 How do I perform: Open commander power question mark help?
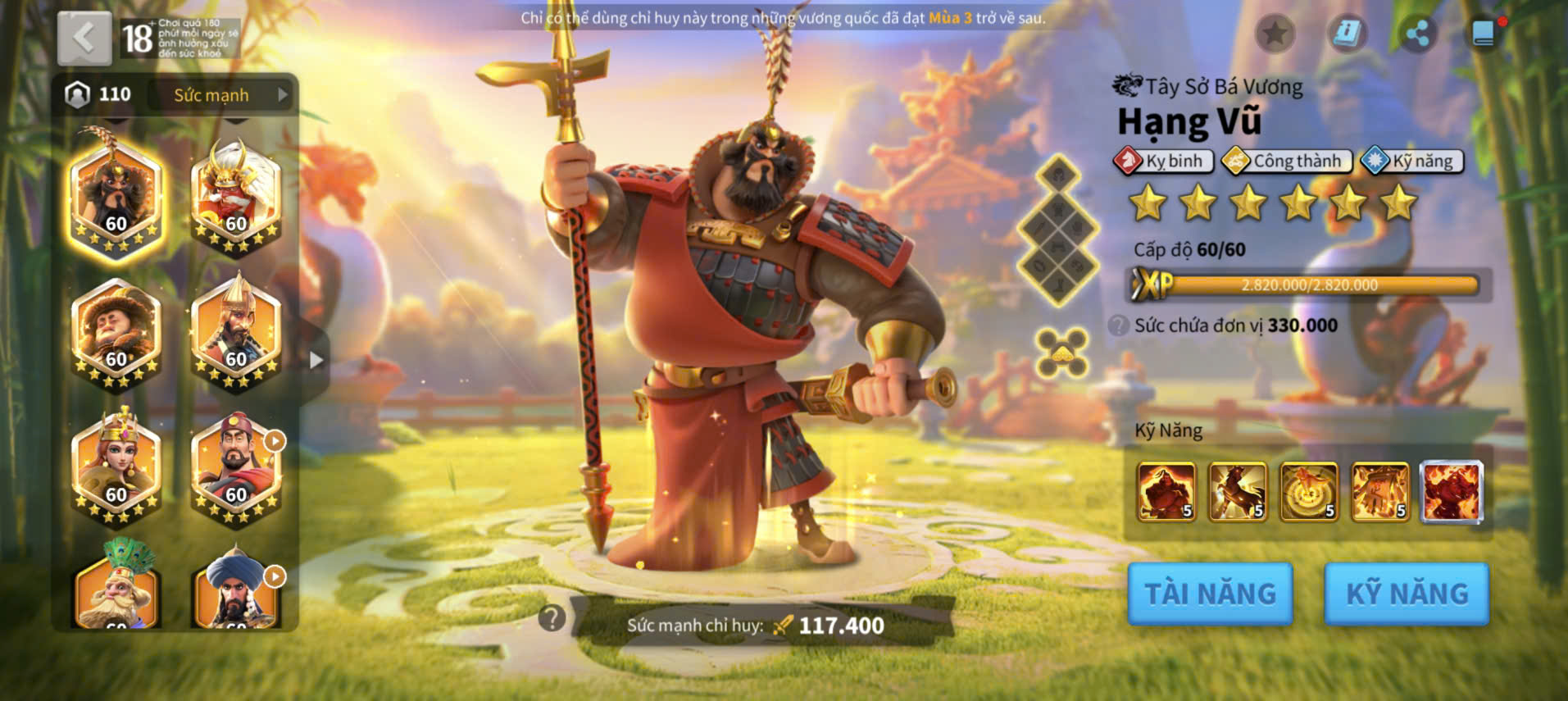552,617
